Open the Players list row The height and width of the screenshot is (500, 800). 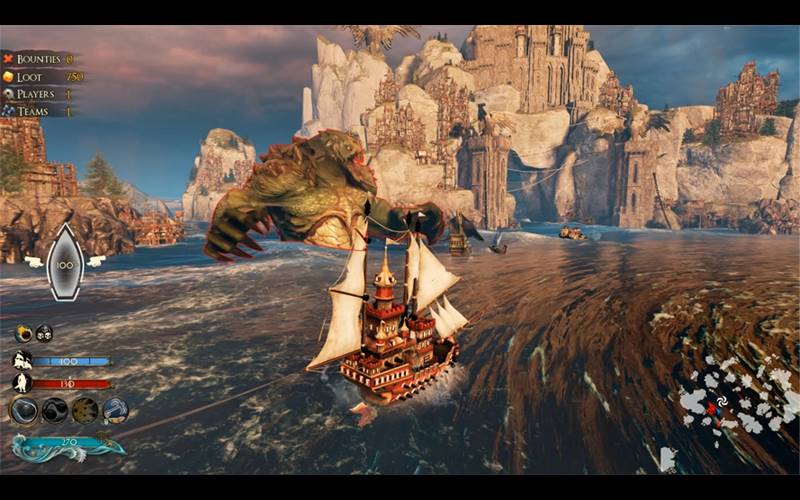pos(40,94)
